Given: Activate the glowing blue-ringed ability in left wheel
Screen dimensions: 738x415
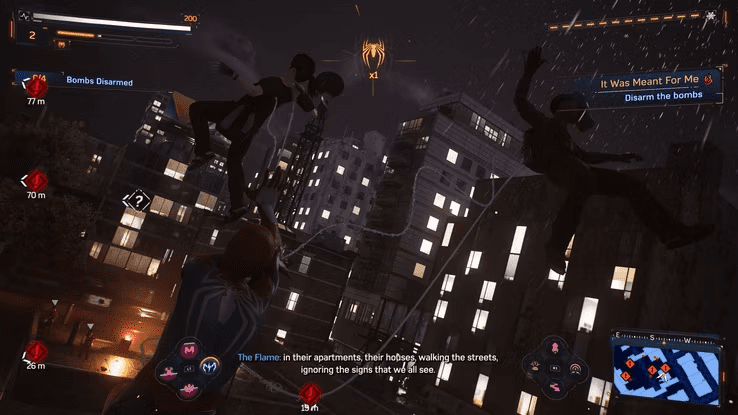Looking at the screenshot, I should [210, 367].
